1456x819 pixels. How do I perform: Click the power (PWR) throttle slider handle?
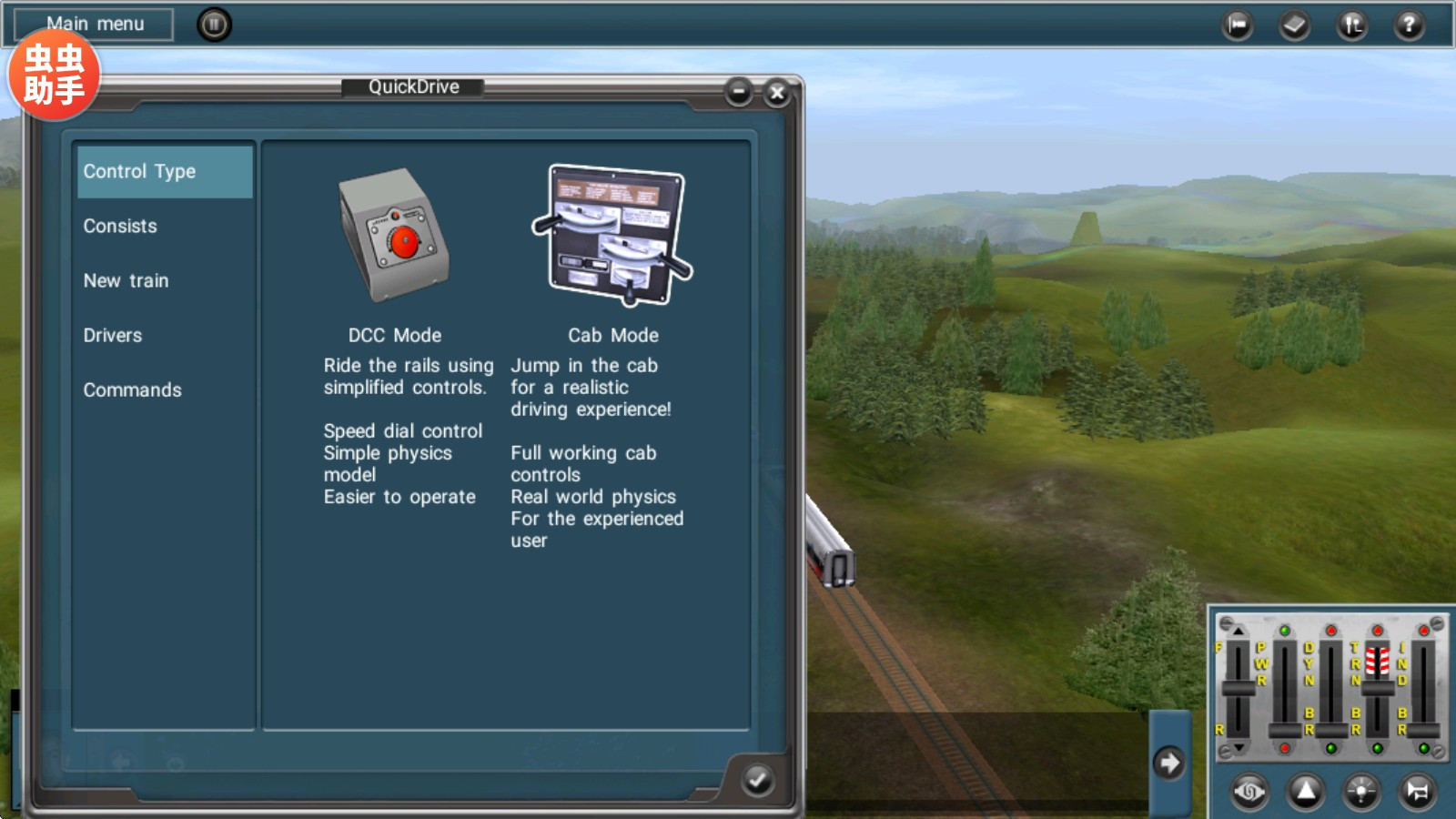click(1285, 731)
